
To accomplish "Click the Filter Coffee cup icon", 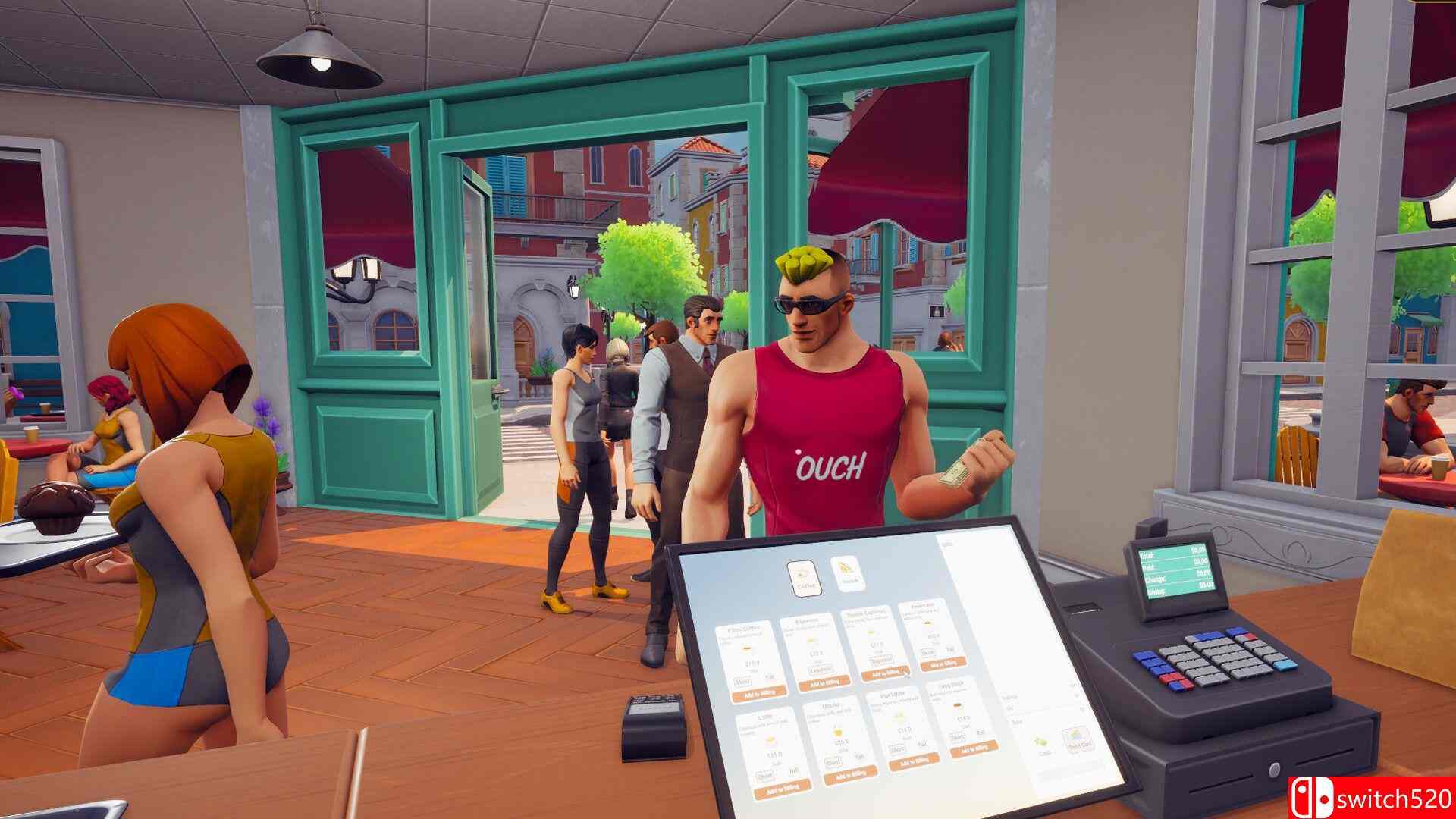I will click(x=746, y=648).
